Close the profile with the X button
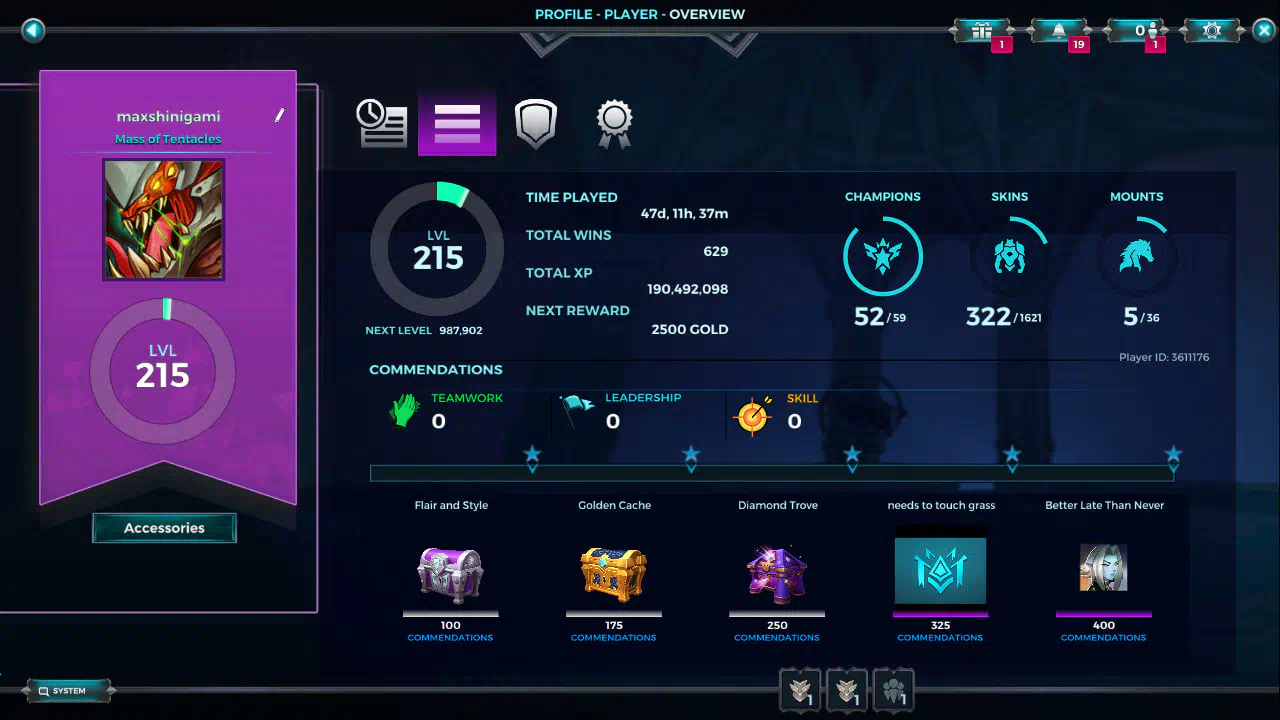This screenshot has width=1280, height=720. pos(1263,30)
